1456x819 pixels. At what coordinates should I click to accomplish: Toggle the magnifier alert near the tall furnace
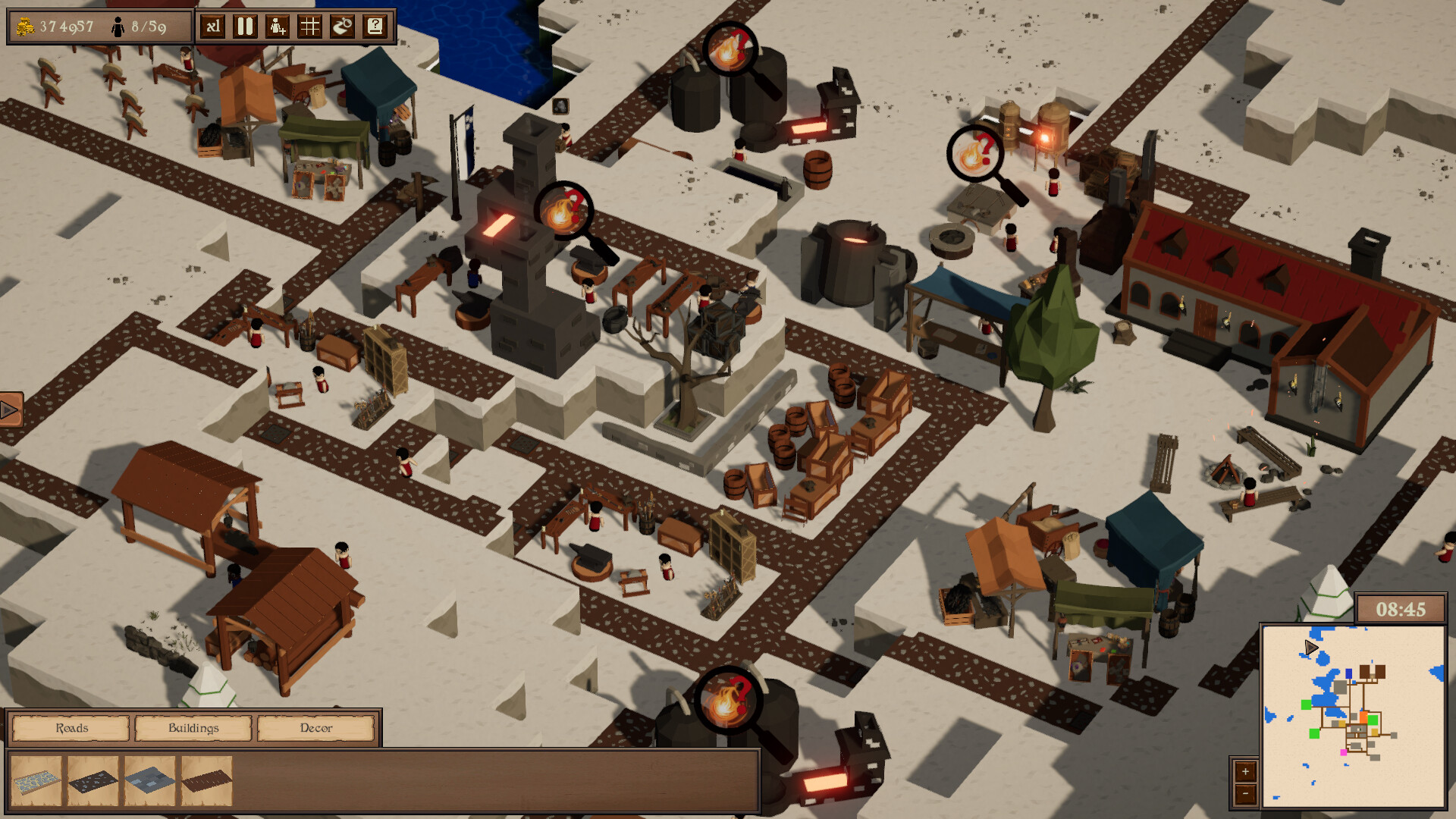[563, 211]
